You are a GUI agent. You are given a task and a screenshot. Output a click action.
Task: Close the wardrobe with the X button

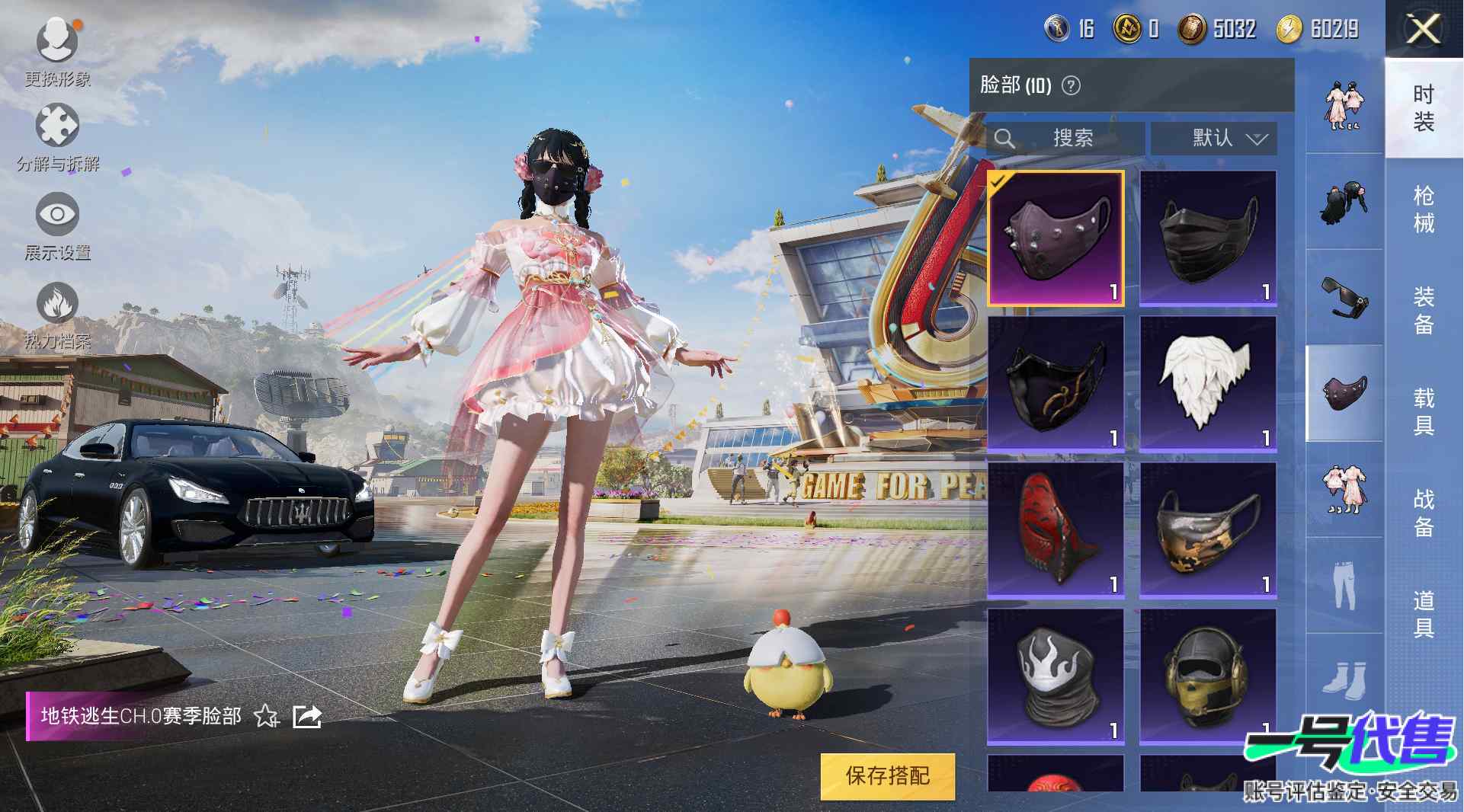click(x=1422, y=30)
